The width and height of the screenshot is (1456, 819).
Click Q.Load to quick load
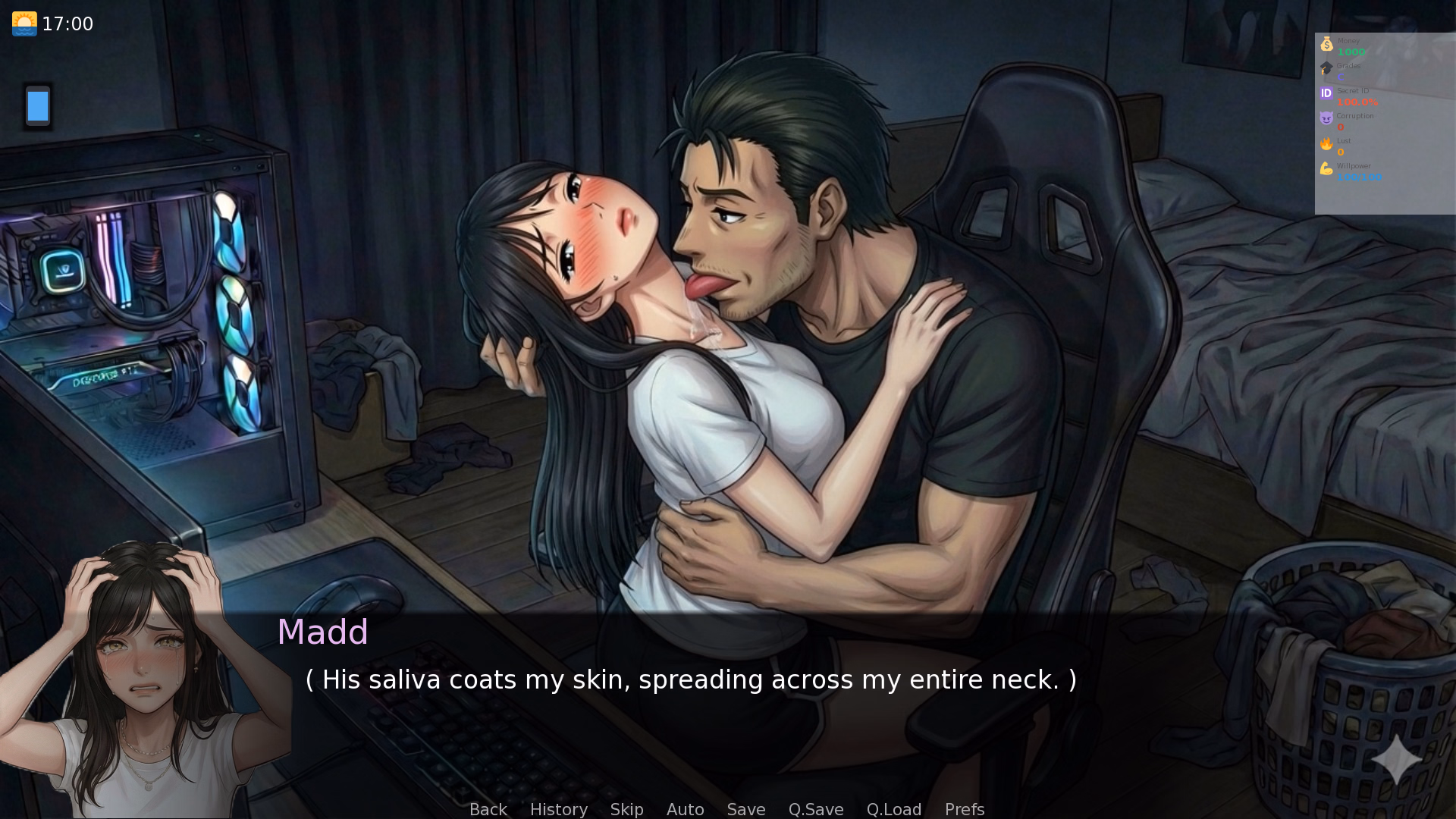click(x=894, y=809)
